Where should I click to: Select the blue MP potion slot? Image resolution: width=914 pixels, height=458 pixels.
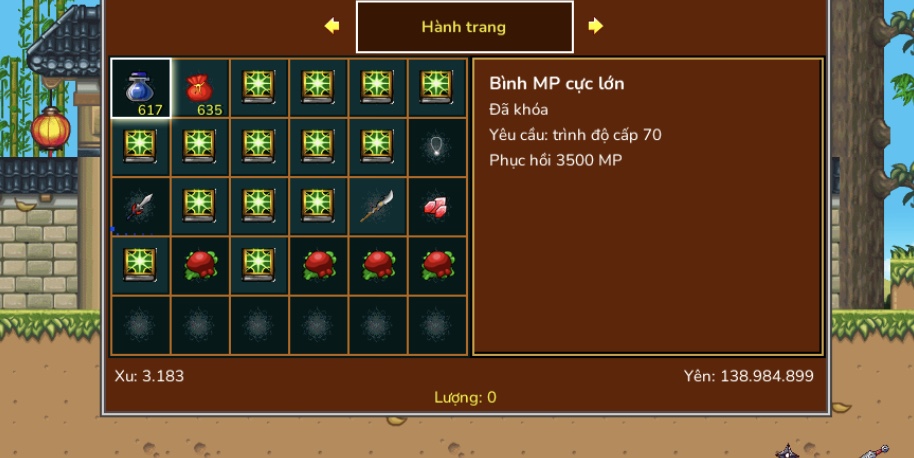141,88
